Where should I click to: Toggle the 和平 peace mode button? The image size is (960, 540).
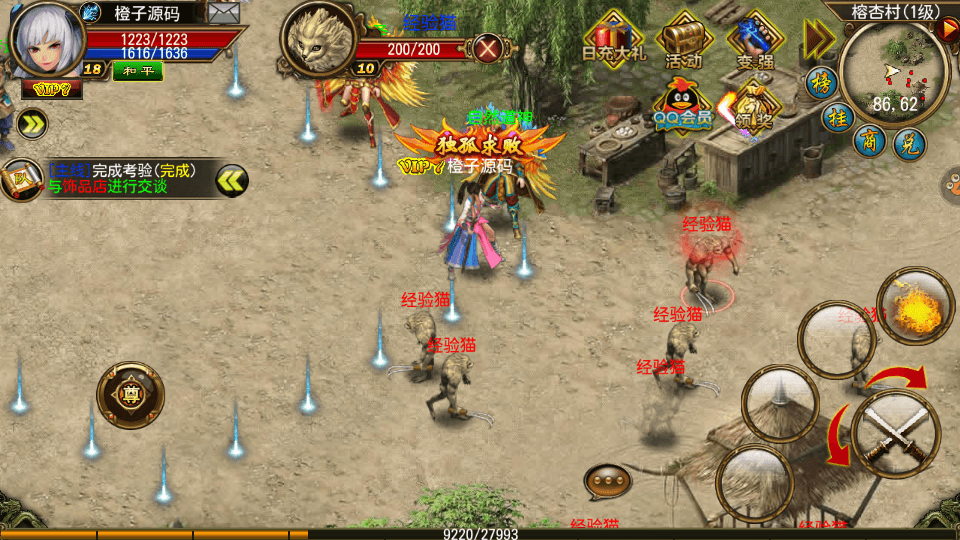click(137, 70)
